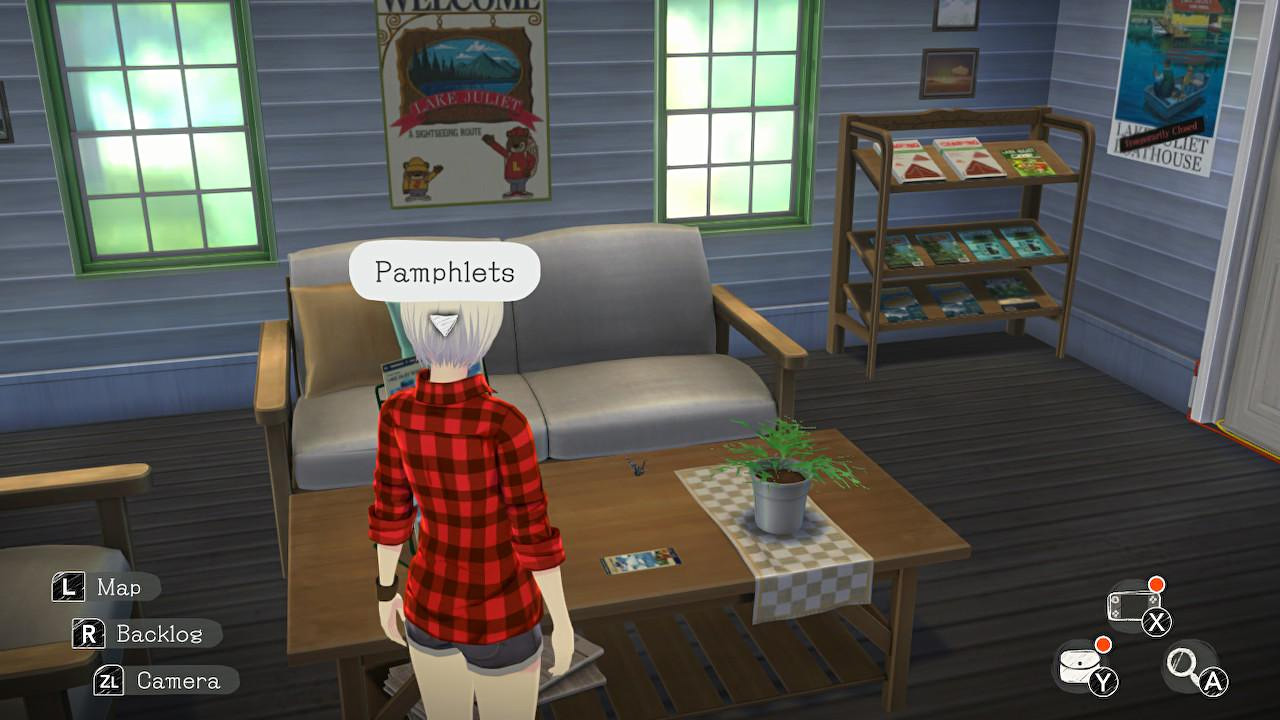This screenshot has height=720, width=1280.
Task: Activate the Camera shortcut
Action: point(180,681)
